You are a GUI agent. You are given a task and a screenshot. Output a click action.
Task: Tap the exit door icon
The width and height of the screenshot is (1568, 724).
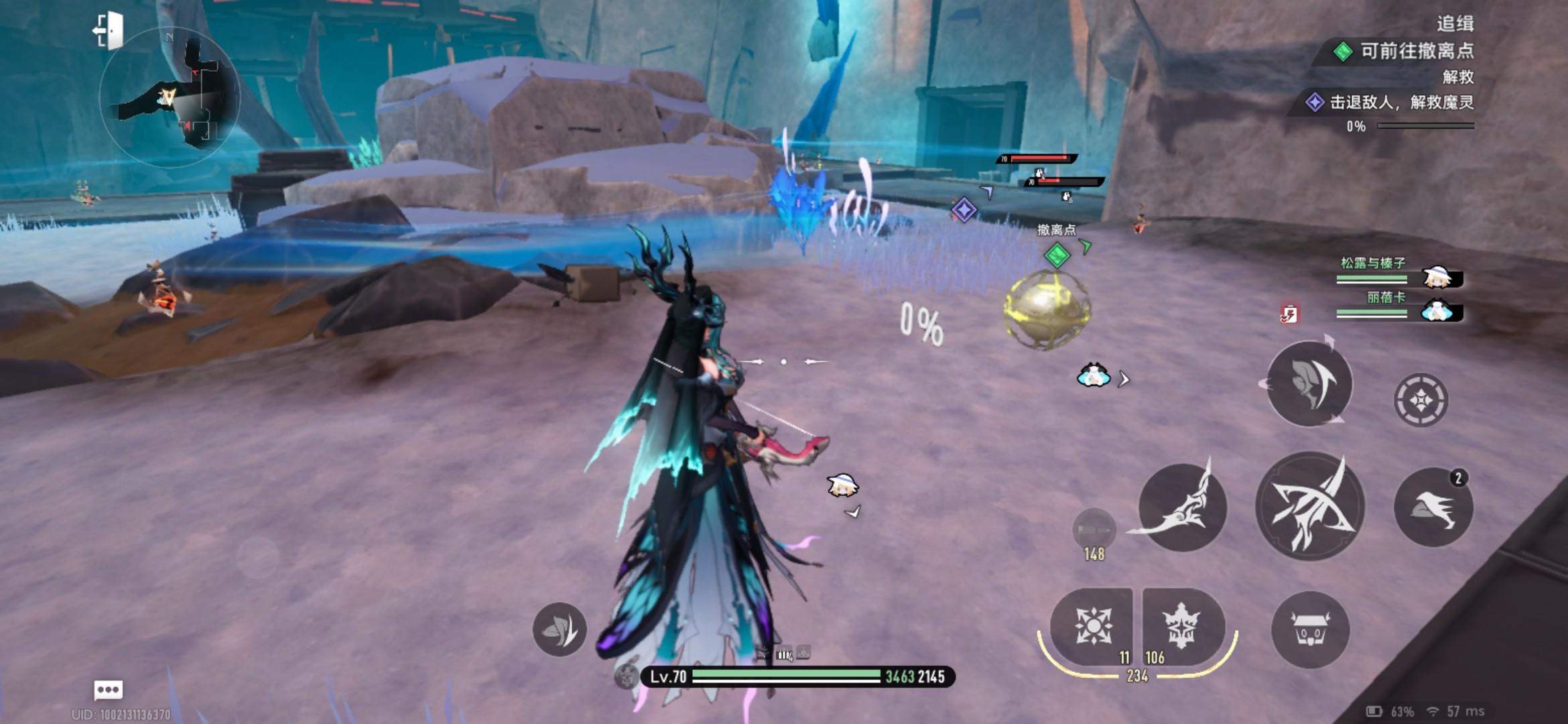click(x=109, y=31)
